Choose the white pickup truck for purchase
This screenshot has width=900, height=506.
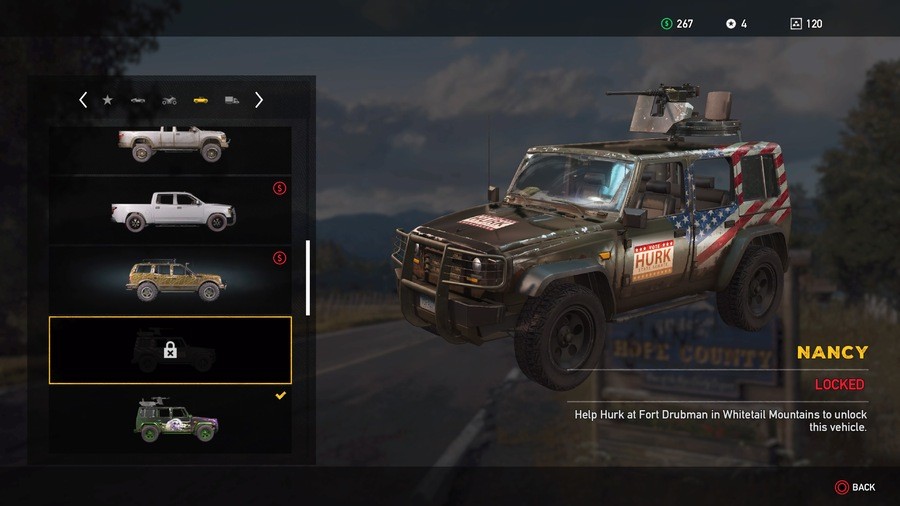(172, 210)
